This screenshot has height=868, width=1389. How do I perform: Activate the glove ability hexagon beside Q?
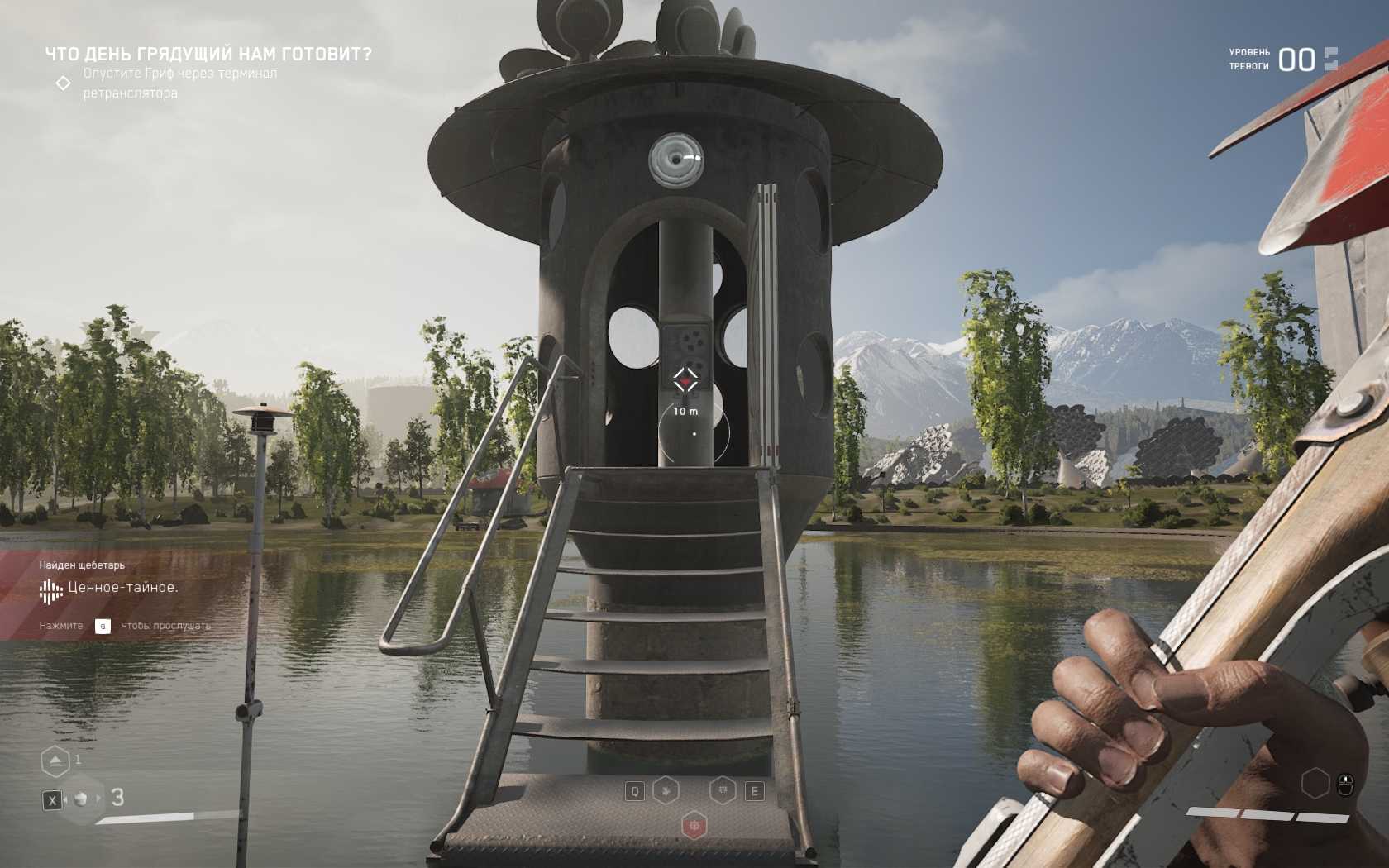pyautogui.click(x=666, y=790)
